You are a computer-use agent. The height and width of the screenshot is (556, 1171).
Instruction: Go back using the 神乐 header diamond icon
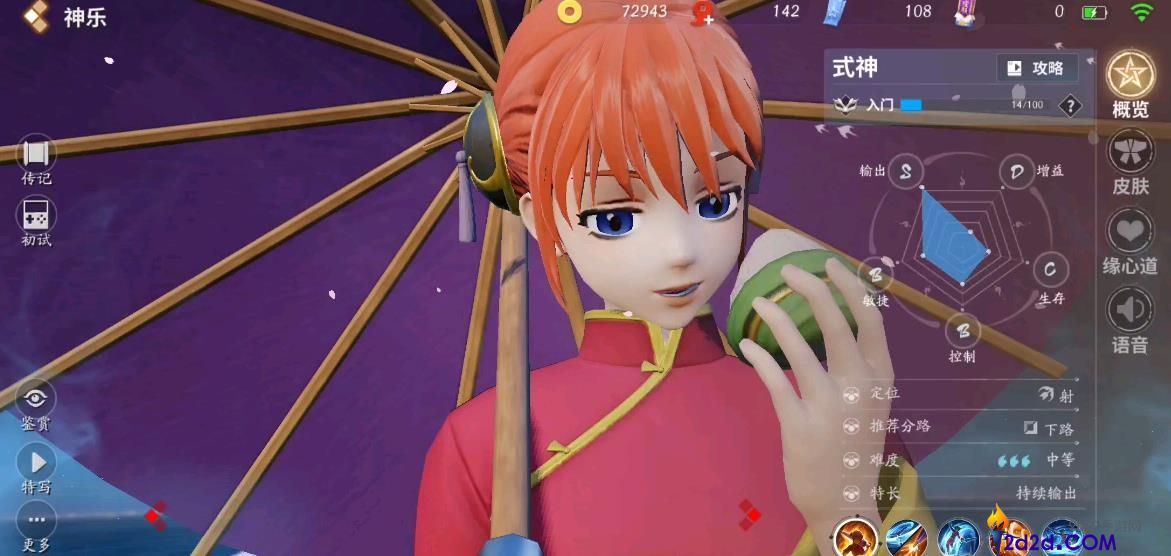[x=37, y=15]
